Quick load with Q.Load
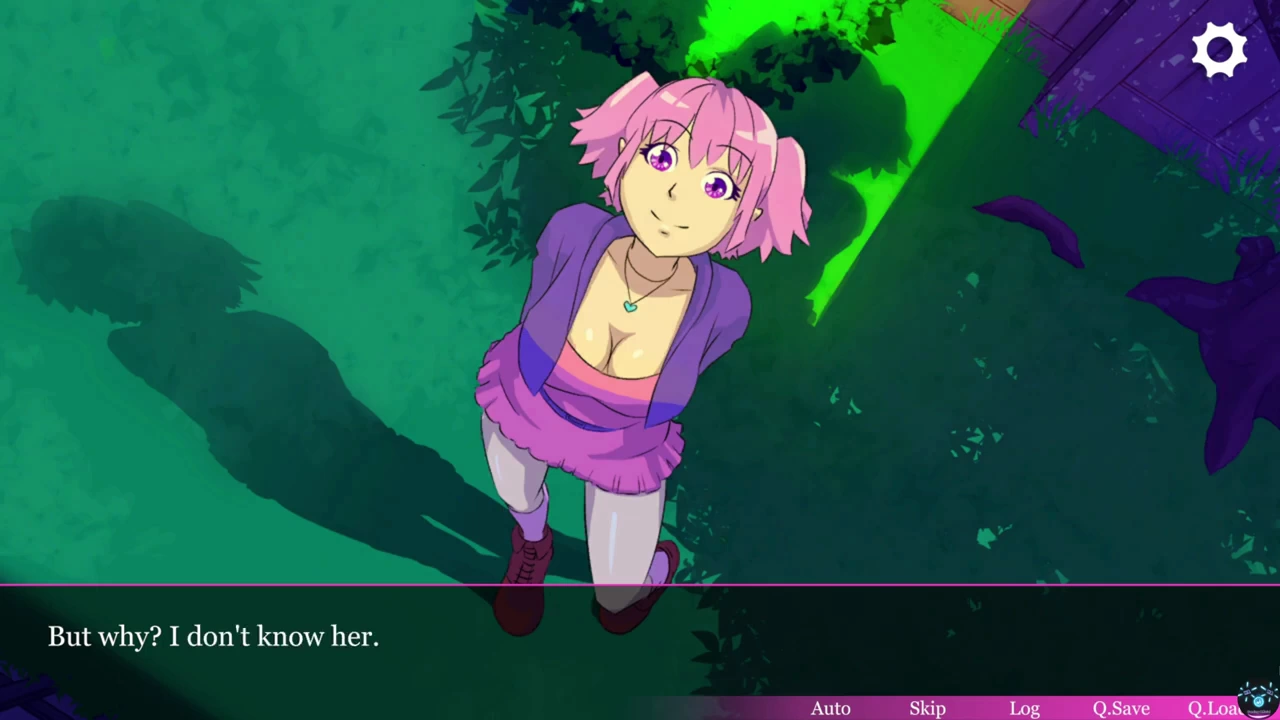Screen dimensions: 1280x720 point(1213,708)
